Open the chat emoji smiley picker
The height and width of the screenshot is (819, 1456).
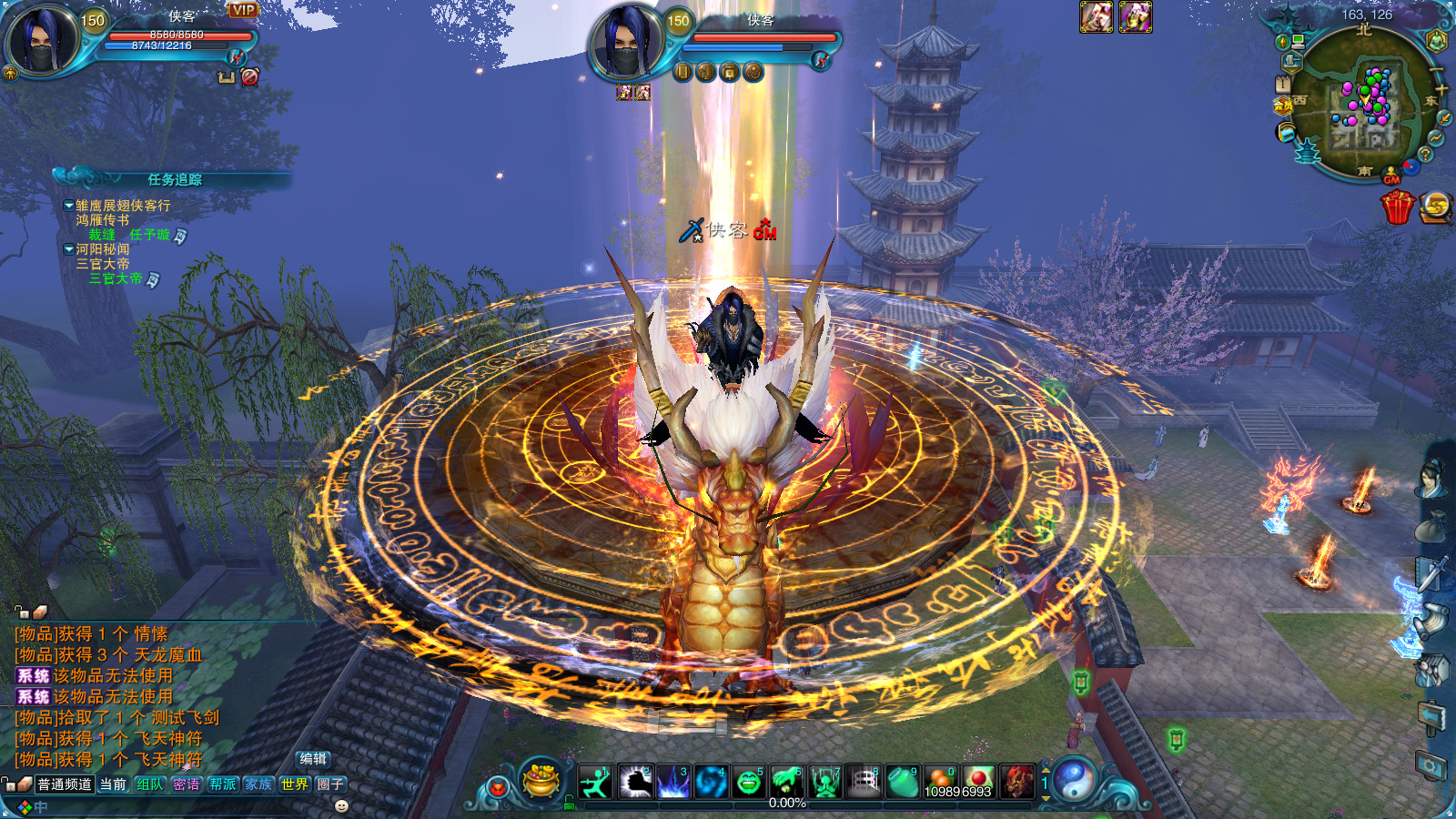tap(342, 806)
